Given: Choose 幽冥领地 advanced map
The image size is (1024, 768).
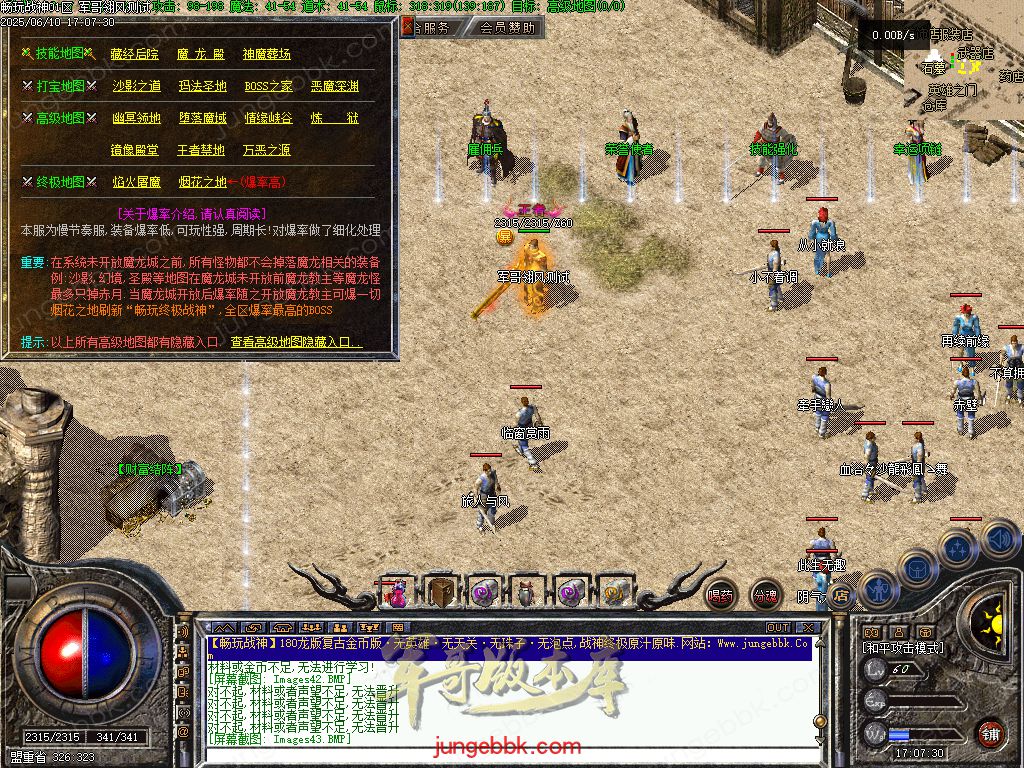Looking at the screenshot, I should (x=136, y=118).
